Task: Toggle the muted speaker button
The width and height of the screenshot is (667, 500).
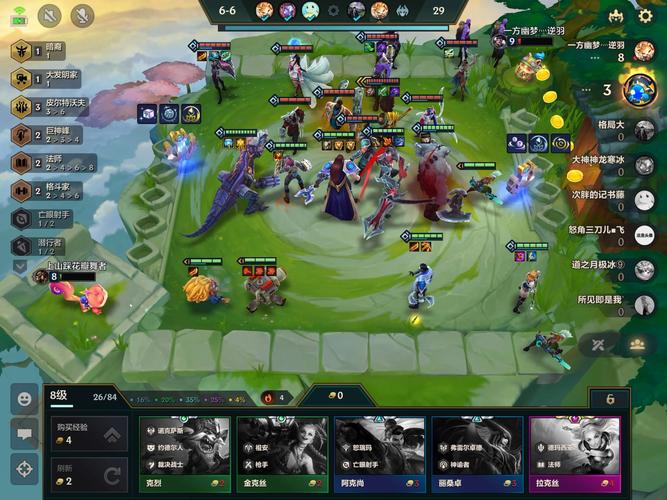Action: coord(50,16)
